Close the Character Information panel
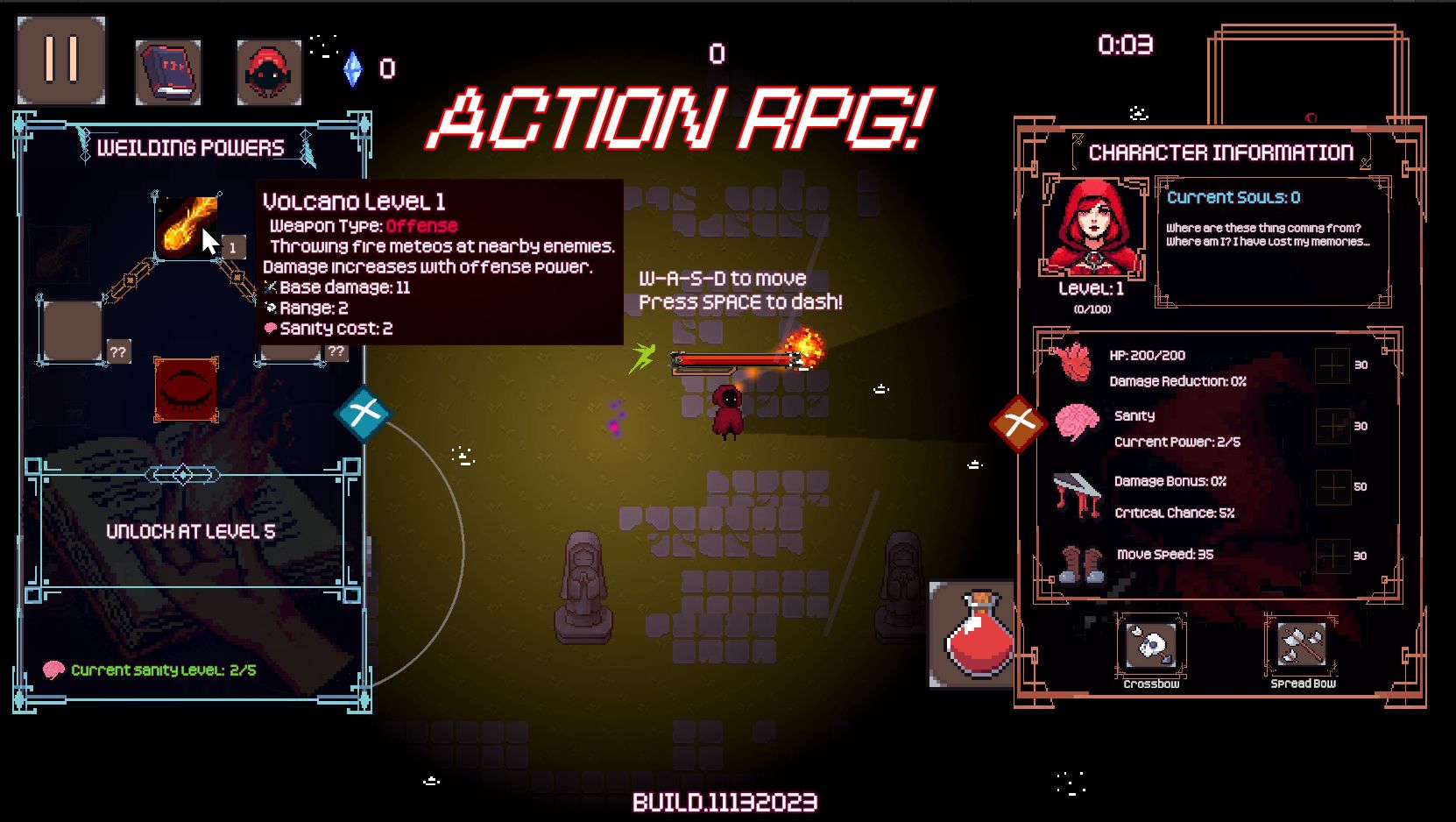The image size is (1456, 822). tap(1019, 423)
